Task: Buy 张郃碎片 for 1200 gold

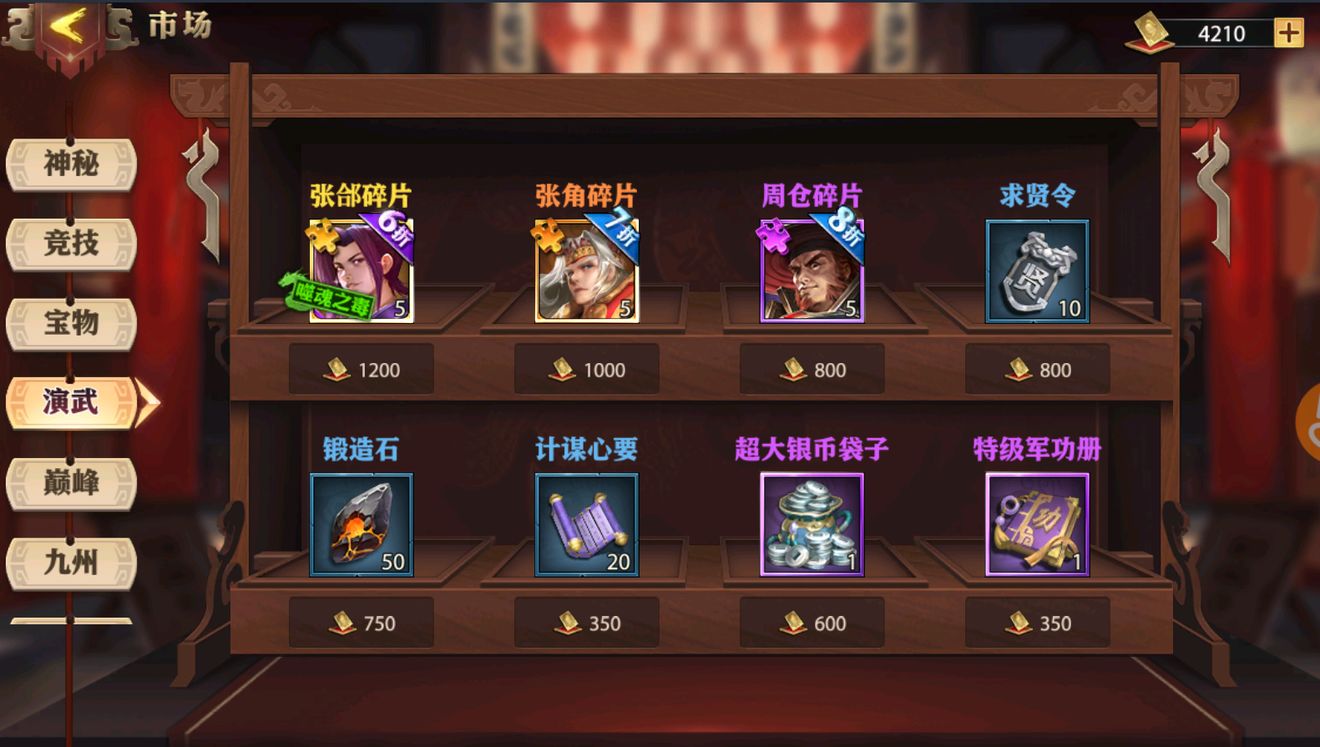Action: point(361,369)
